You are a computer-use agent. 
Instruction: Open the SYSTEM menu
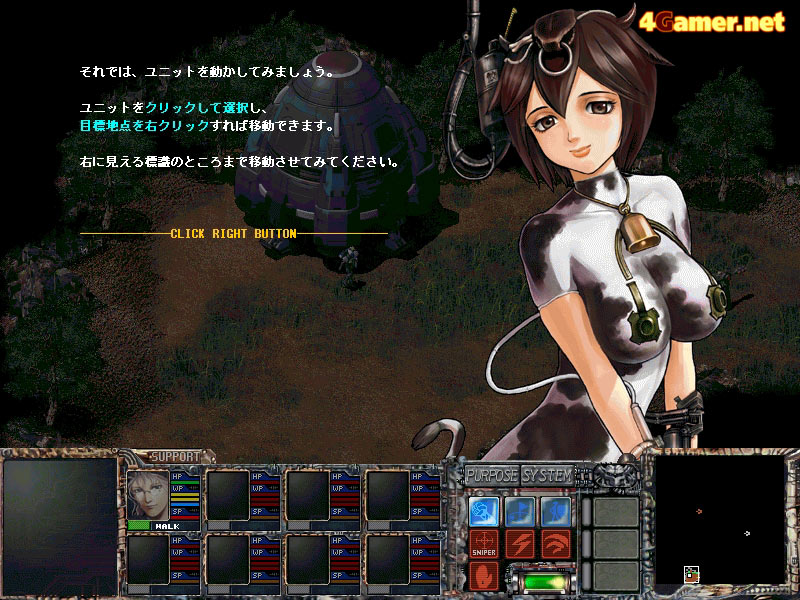[x=547, y=475]
